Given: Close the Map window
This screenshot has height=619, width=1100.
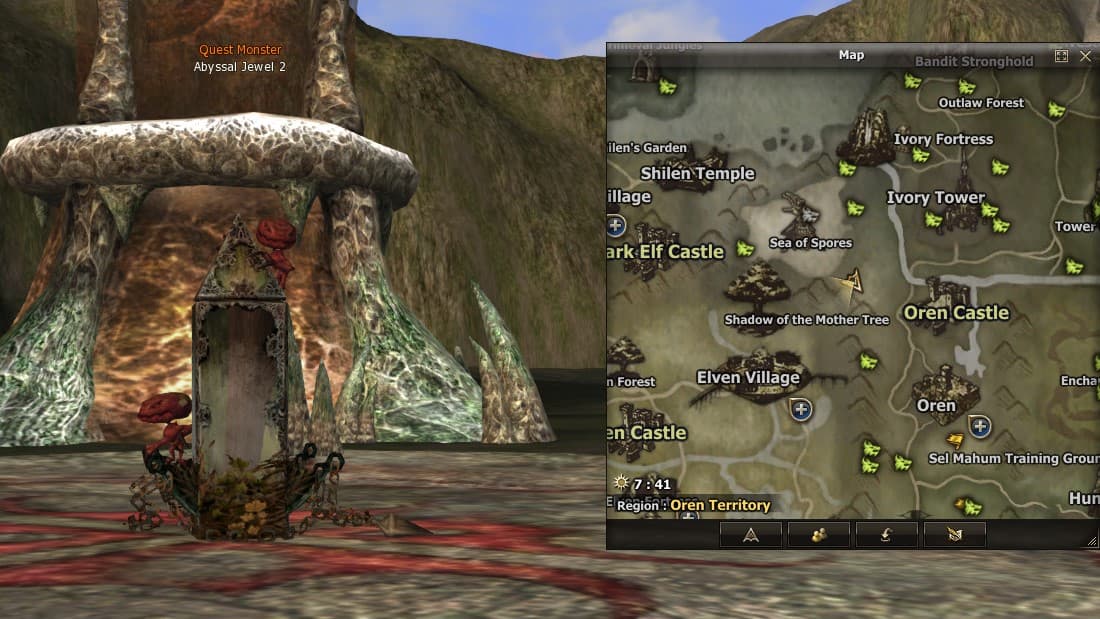Looking at the screenshot, I should point(1086,56).
